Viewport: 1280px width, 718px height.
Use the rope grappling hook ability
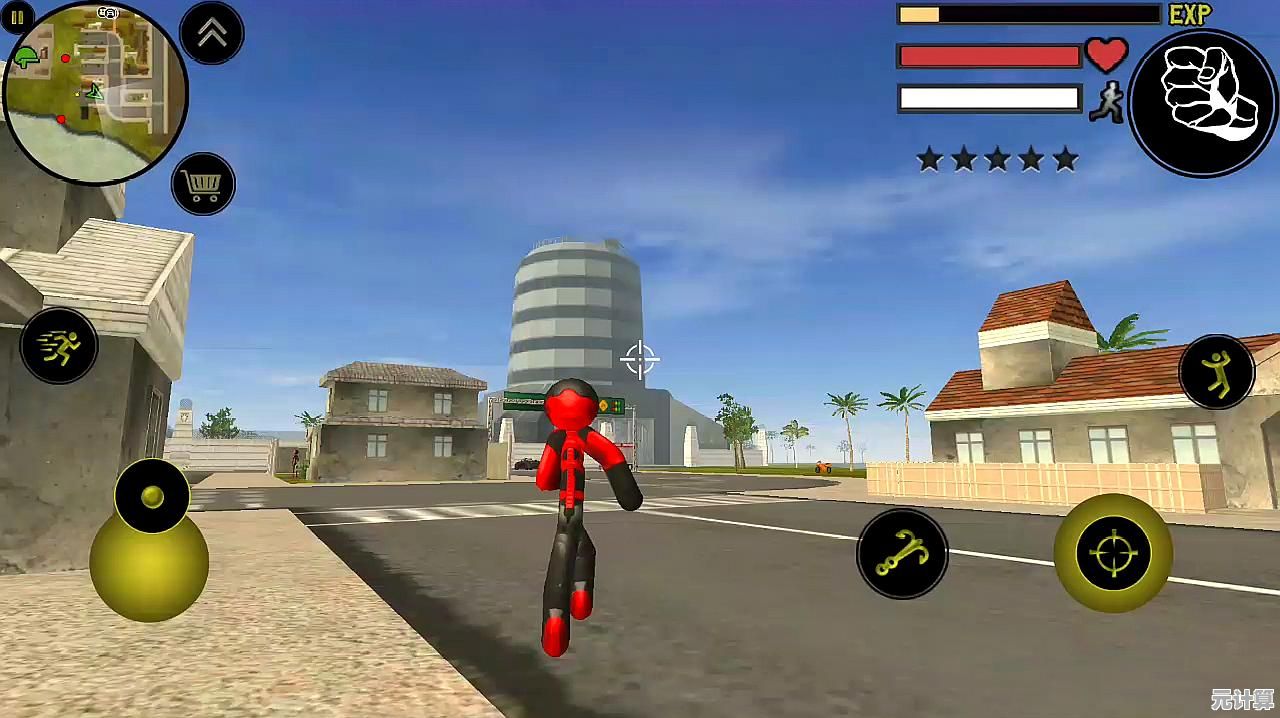pyautogui.click(x=902, y=554)
